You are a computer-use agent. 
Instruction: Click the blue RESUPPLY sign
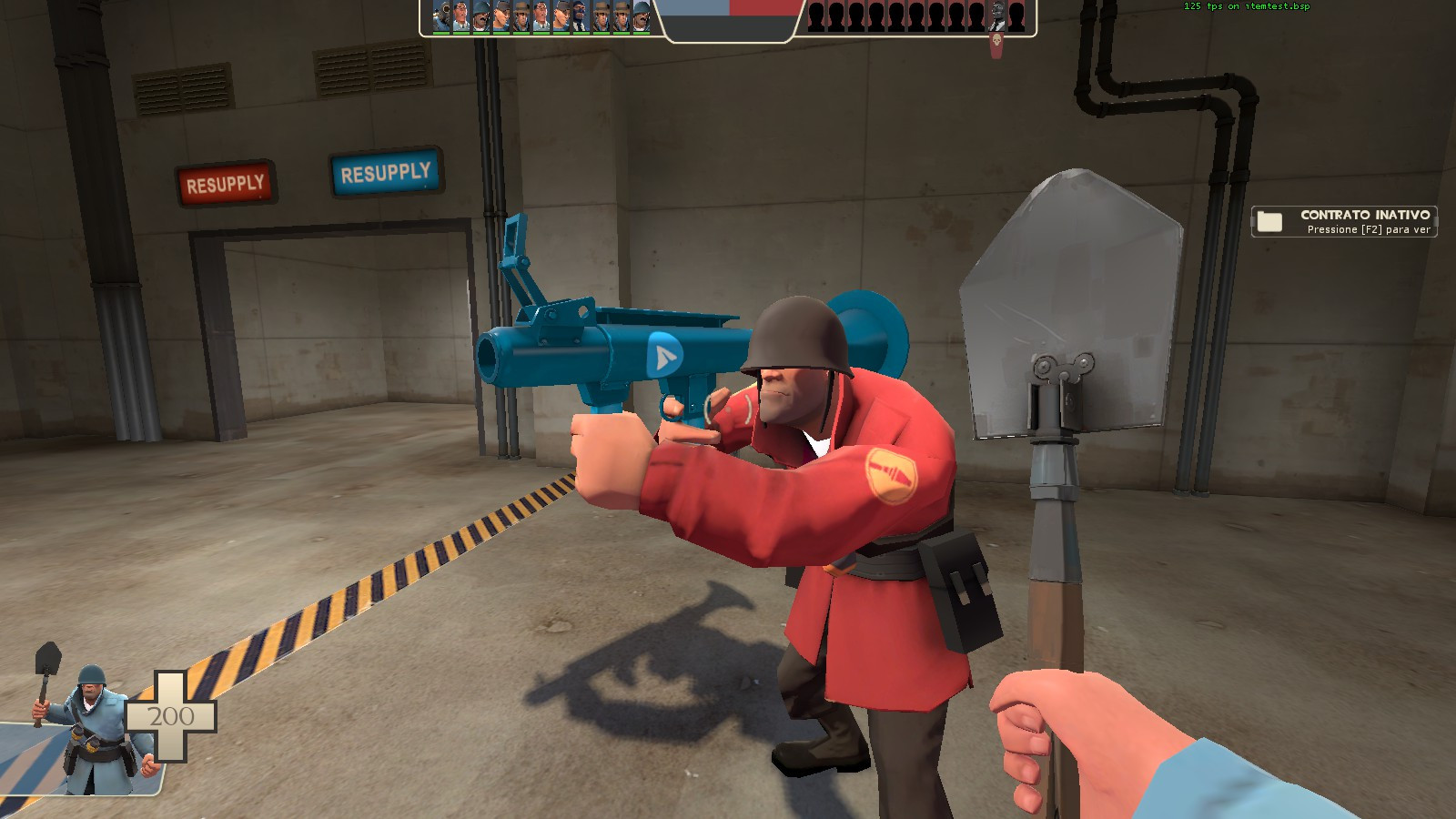point(386,173)
